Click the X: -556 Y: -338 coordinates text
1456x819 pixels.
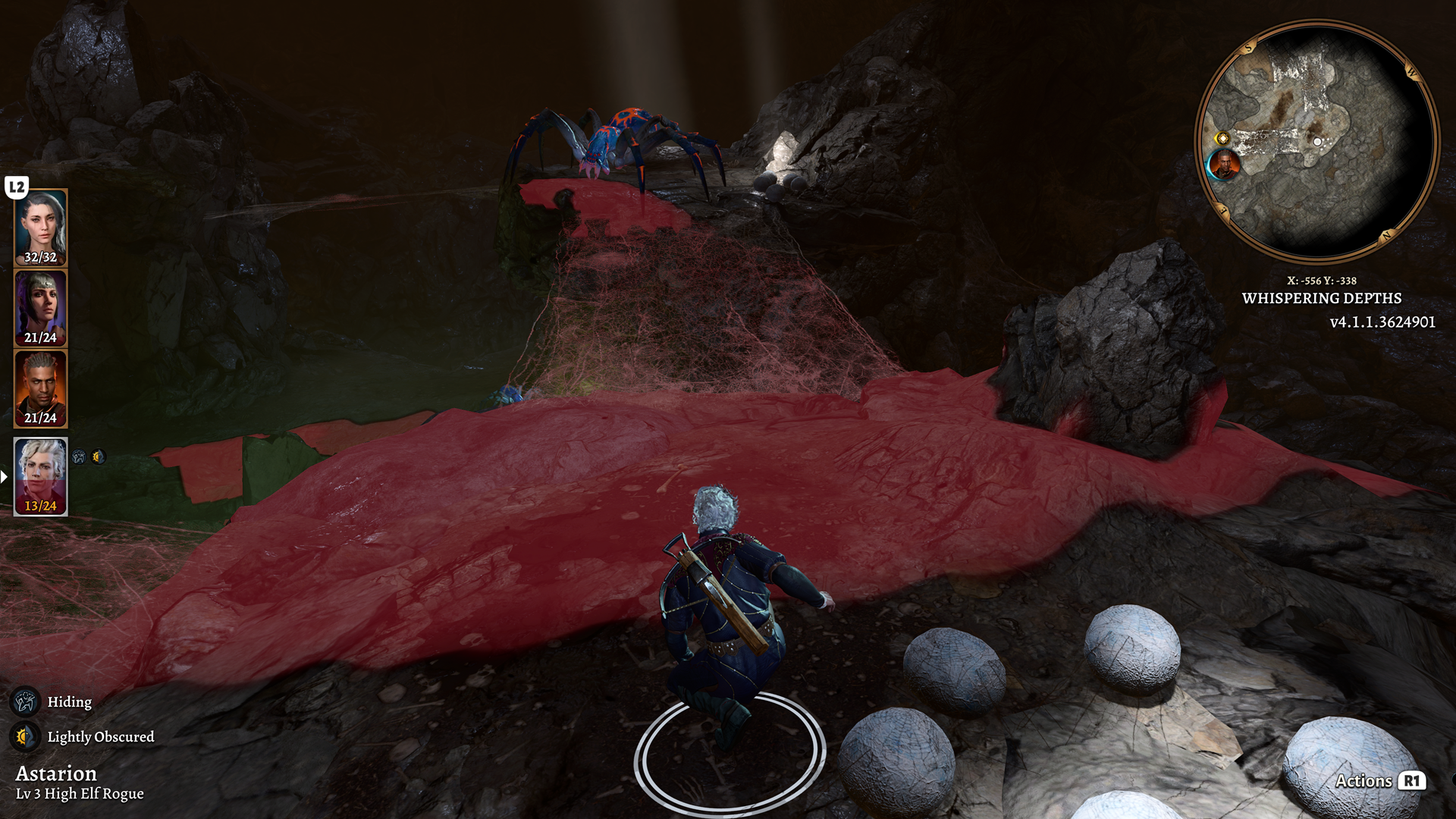tap(1321, 280)
